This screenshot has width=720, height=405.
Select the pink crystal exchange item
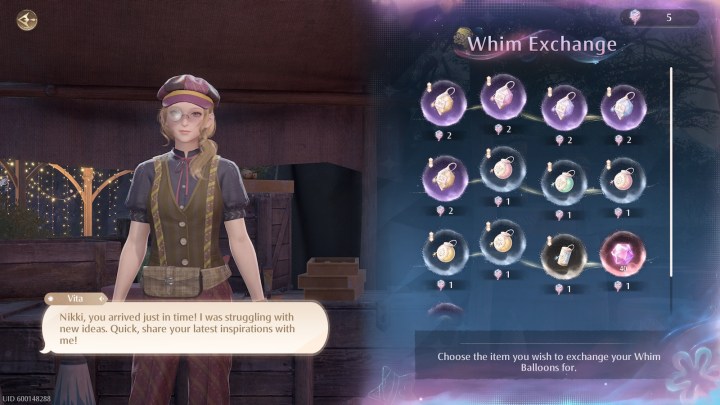coord(622,255)
